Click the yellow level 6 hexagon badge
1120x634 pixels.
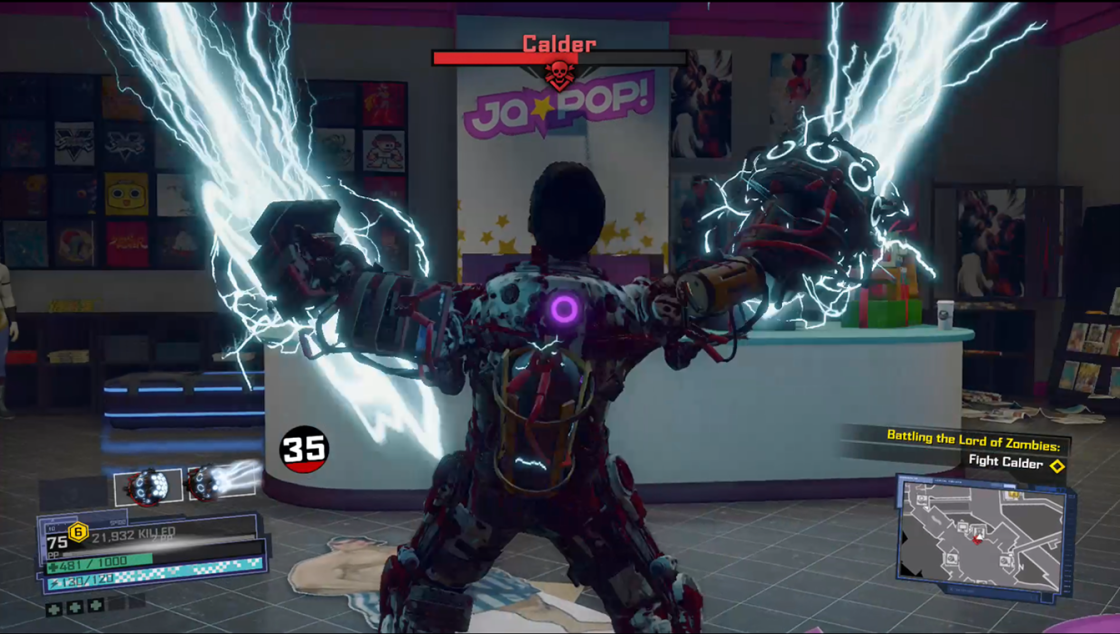78,532
